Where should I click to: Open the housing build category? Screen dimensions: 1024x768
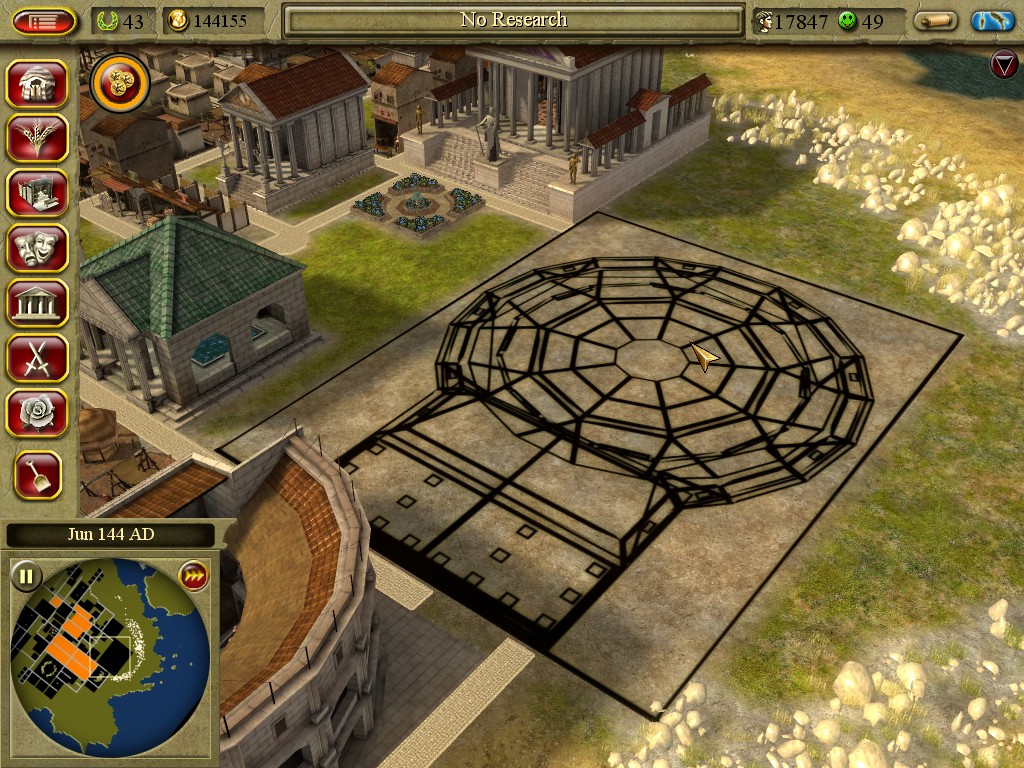38,84
